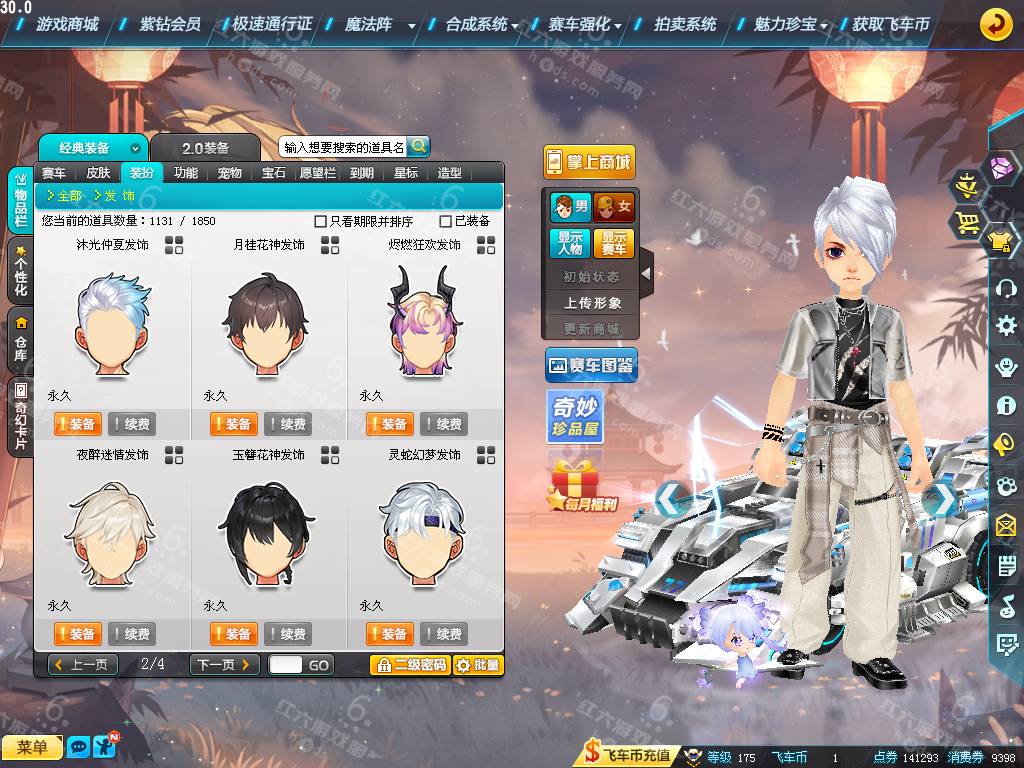Viewport: 1024px width, 768px height.
Task: Equip the 月桂花神发饰 with 装备 button
Action: (233, 424)
